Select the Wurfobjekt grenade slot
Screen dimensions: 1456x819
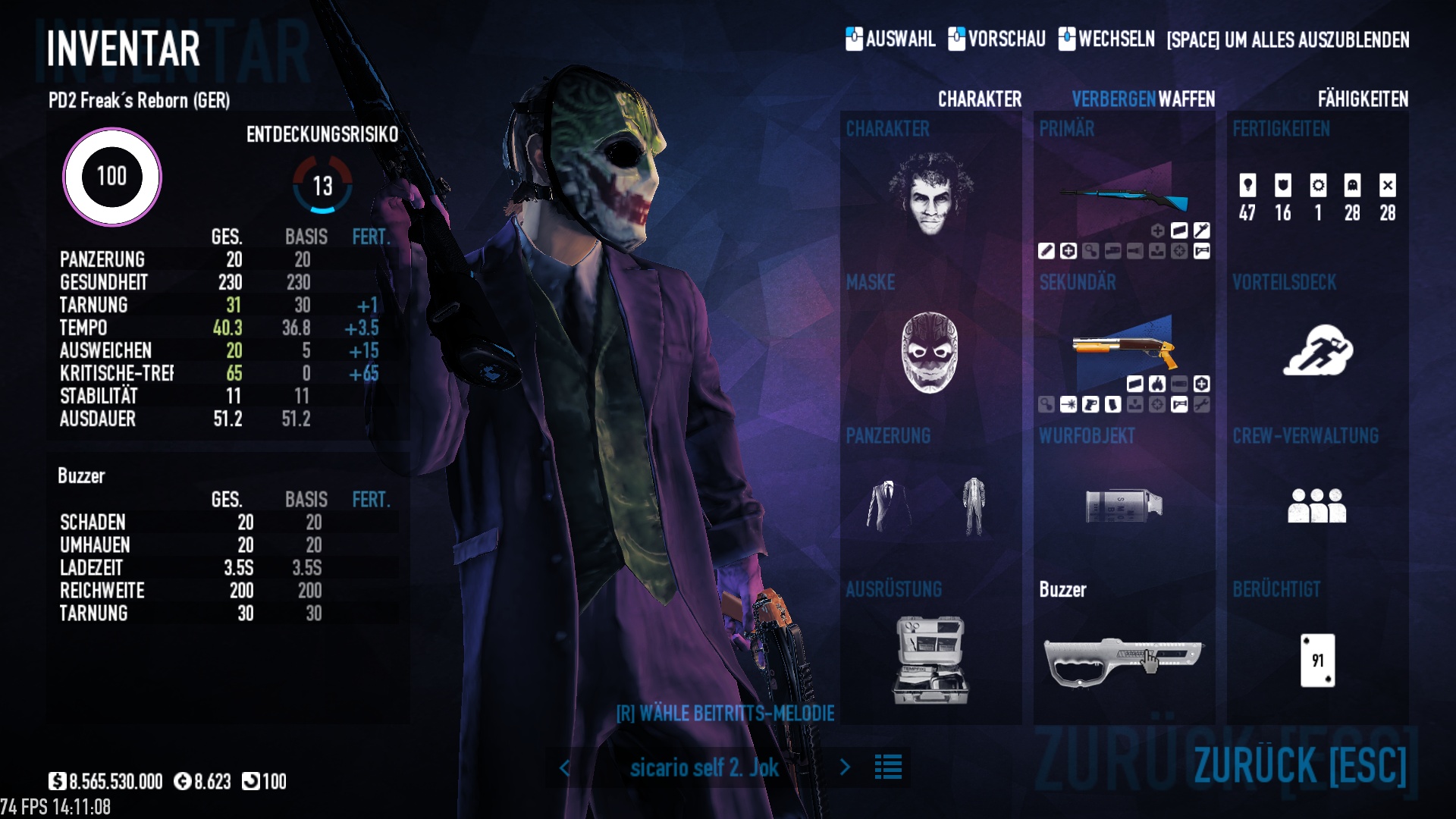pyautogui.click(x=1124, y=506)
